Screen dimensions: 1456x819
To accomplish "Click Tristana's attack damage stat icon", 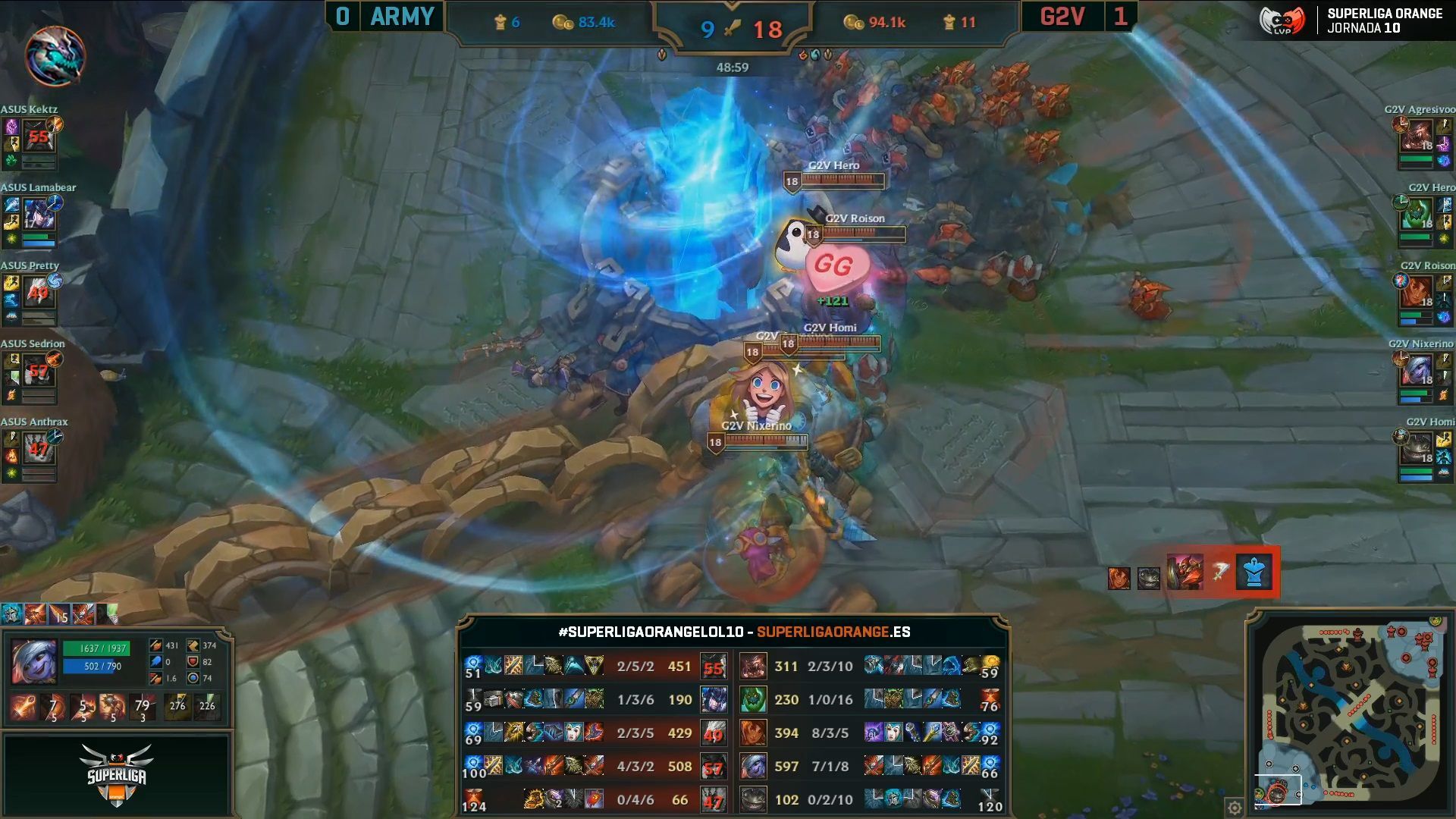I will 156,646.
